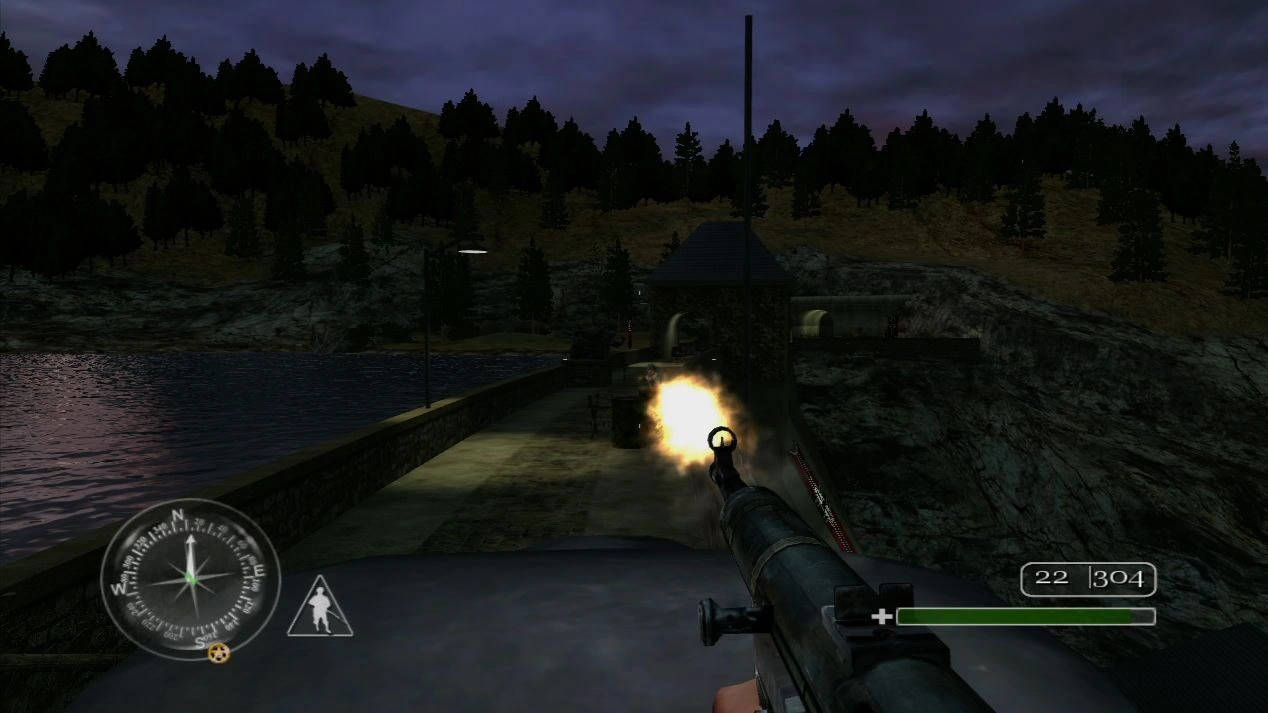Click the gold star objective marker
Image resolution: width=1268 pixels, height=713 pixels.
(x=219, y=653)
